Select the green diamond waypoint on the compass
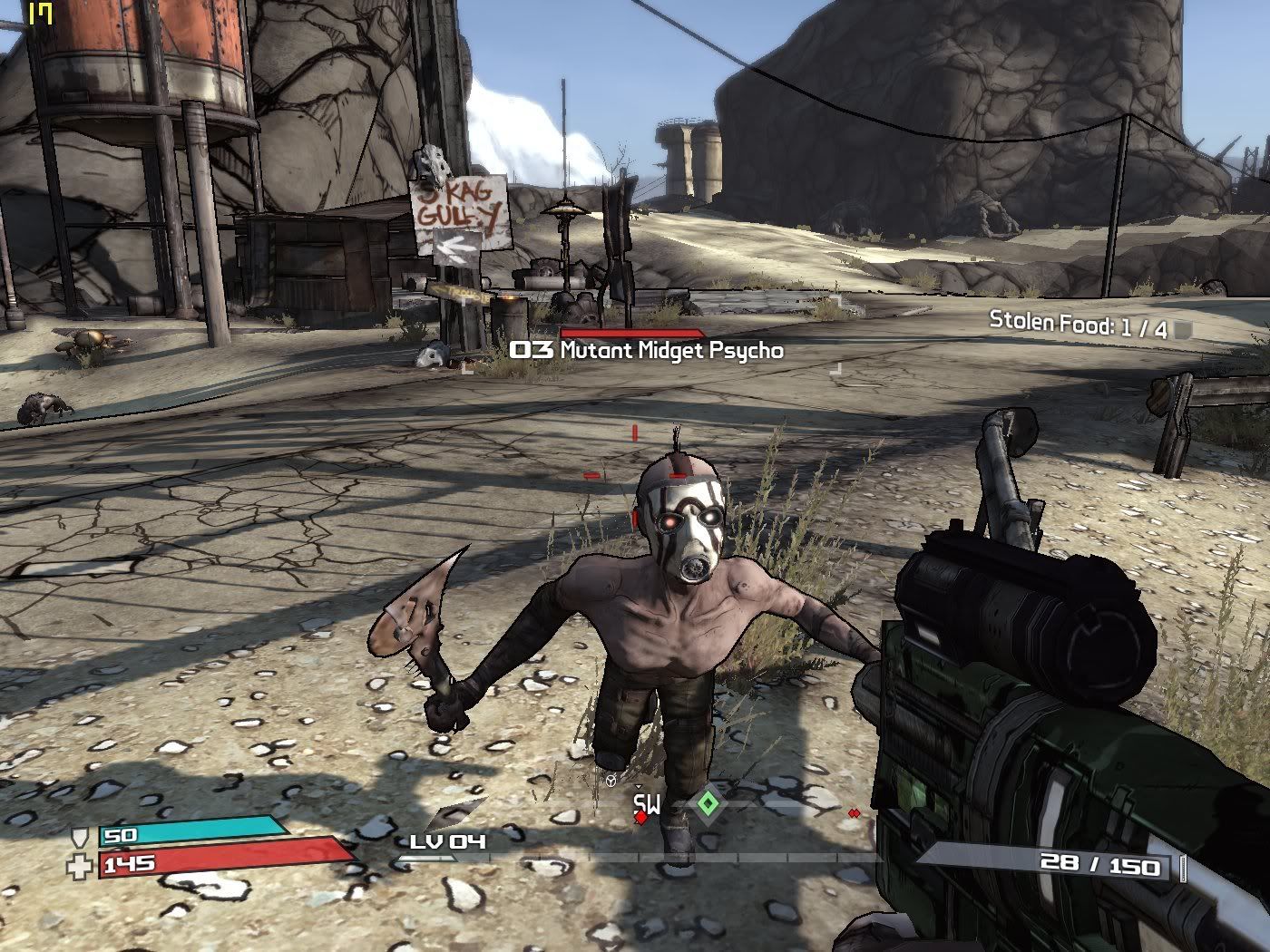 [708, 803]
